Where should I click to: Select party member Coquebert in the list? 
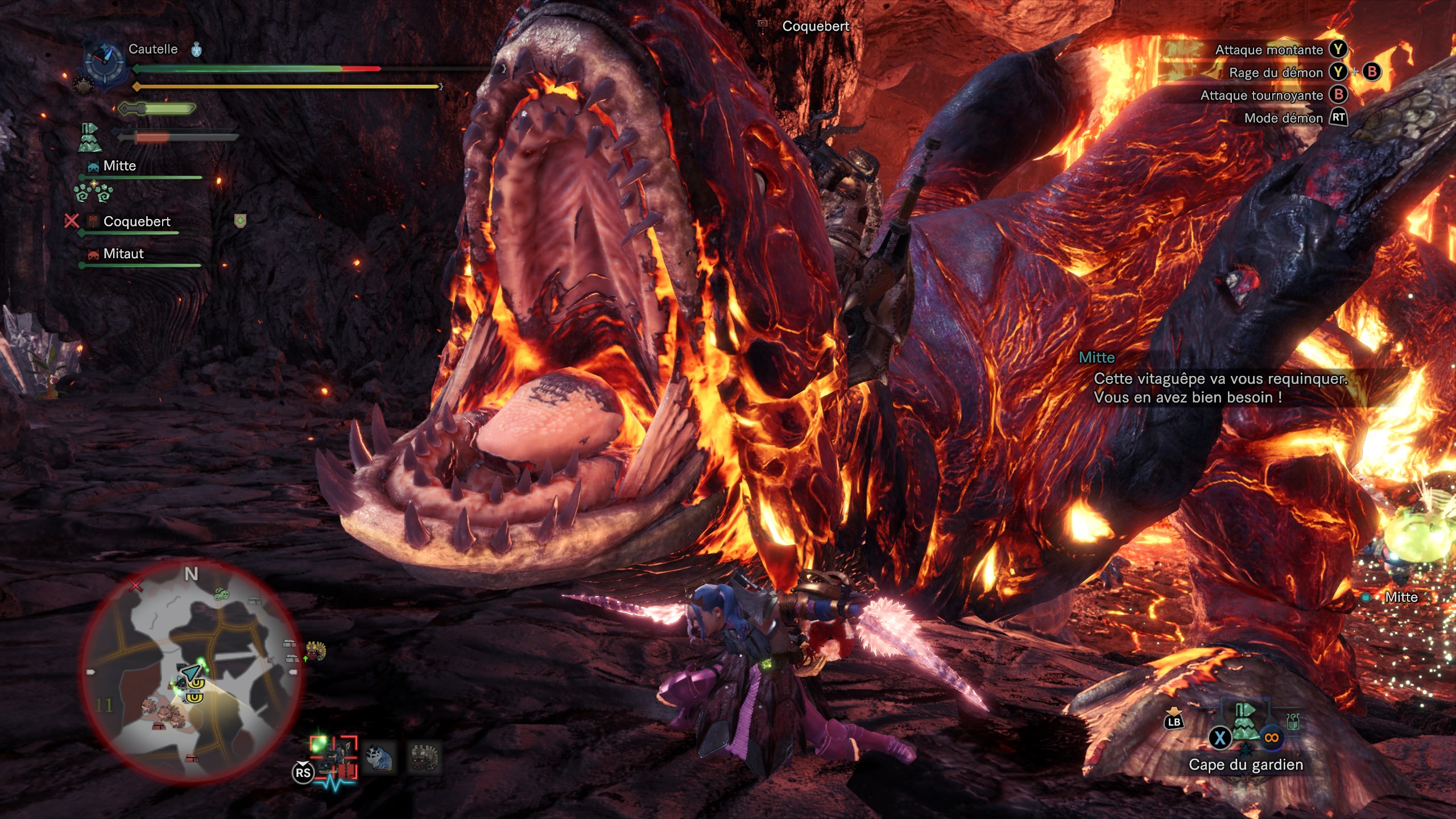pyautogui.click(x=136, y=221)
